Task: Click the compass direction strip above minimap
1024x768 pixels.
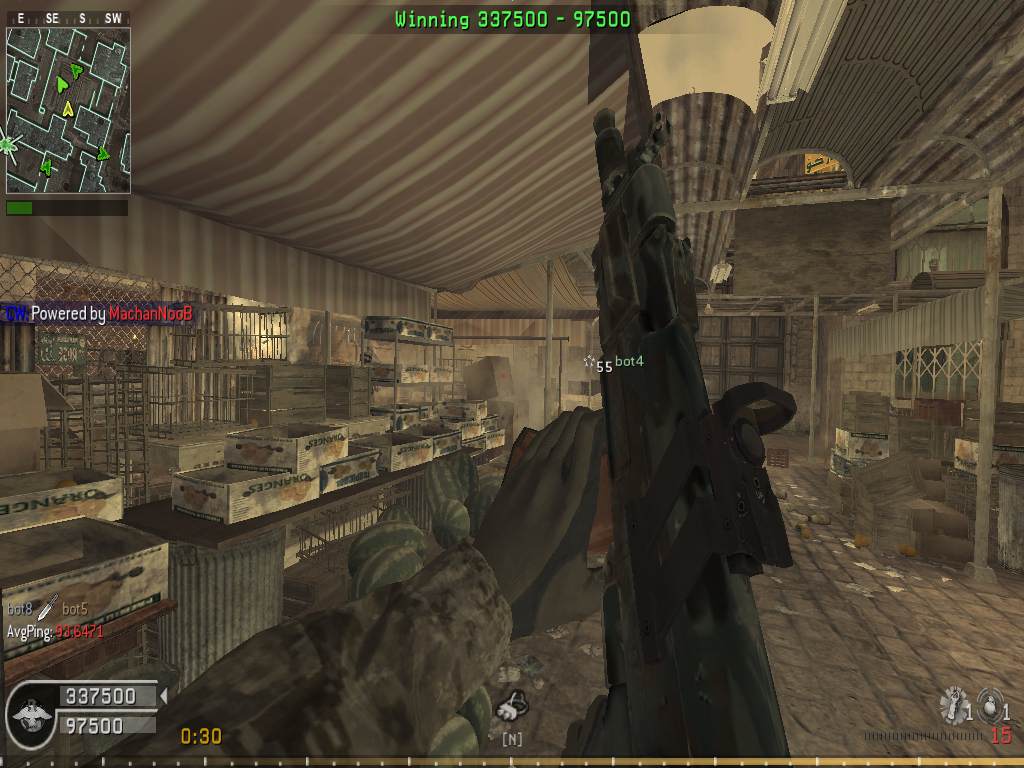Action: coord(68,18)
